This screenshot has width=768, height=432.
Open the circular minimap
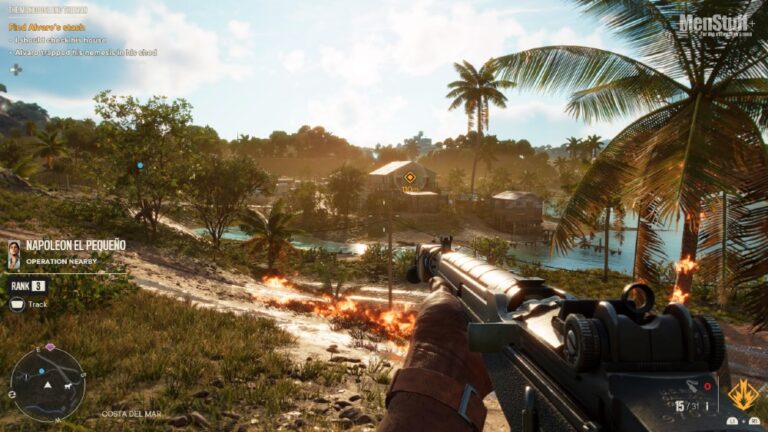[47, 383]
